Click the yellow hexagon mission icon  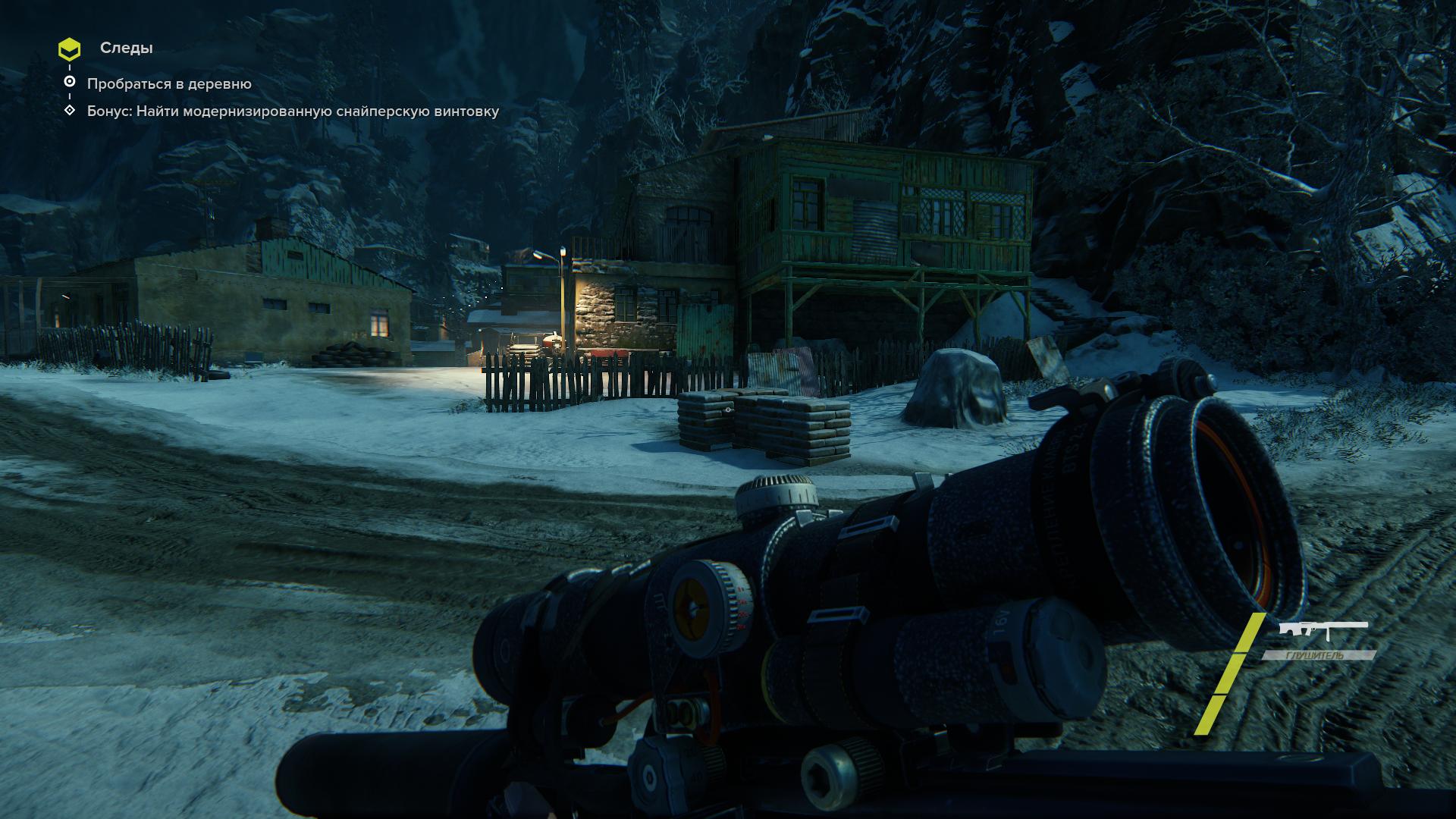pos(69,49)
